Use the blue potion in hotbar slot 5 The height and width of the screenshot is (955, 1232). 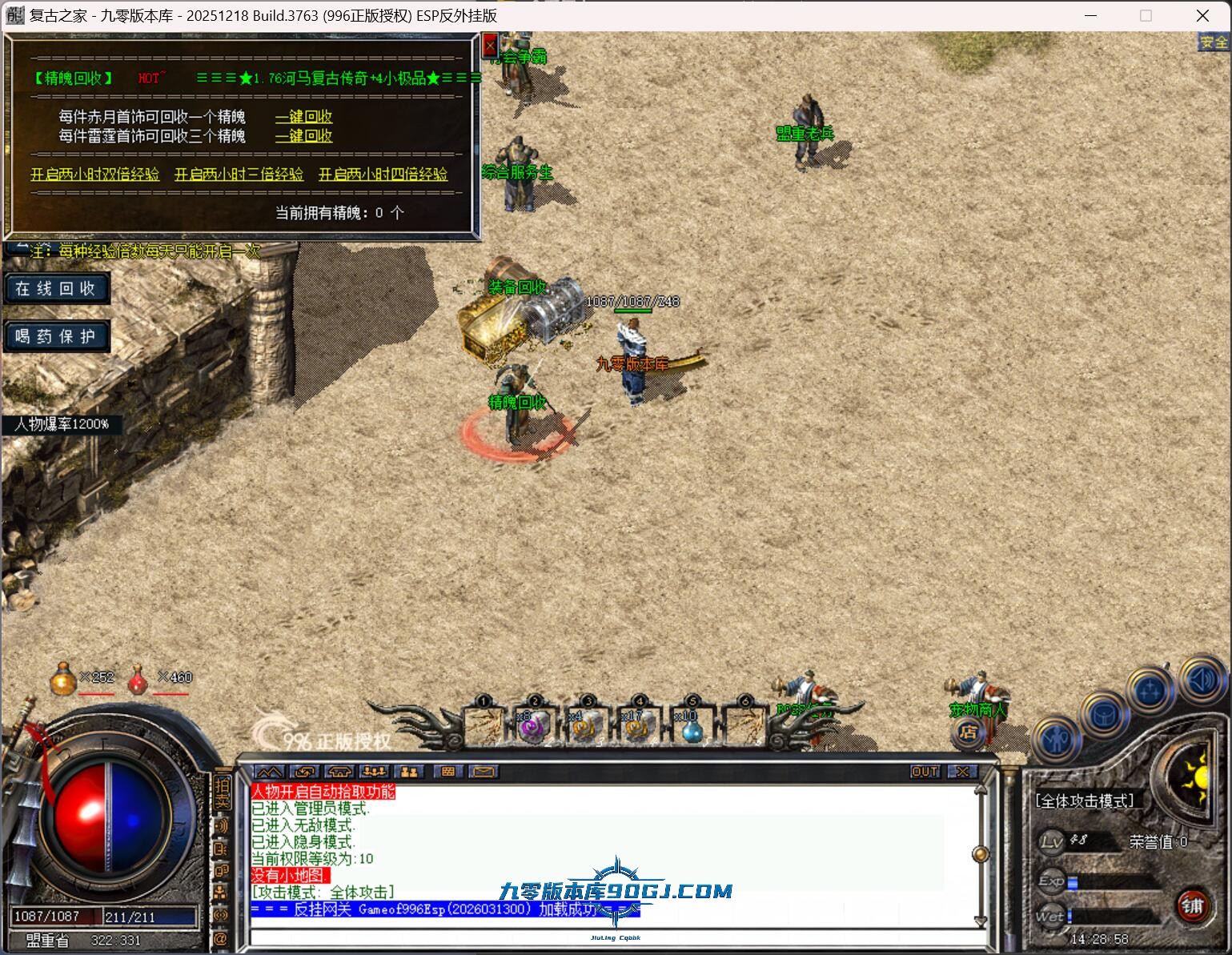pyautogui.click(x=691, y=728)
